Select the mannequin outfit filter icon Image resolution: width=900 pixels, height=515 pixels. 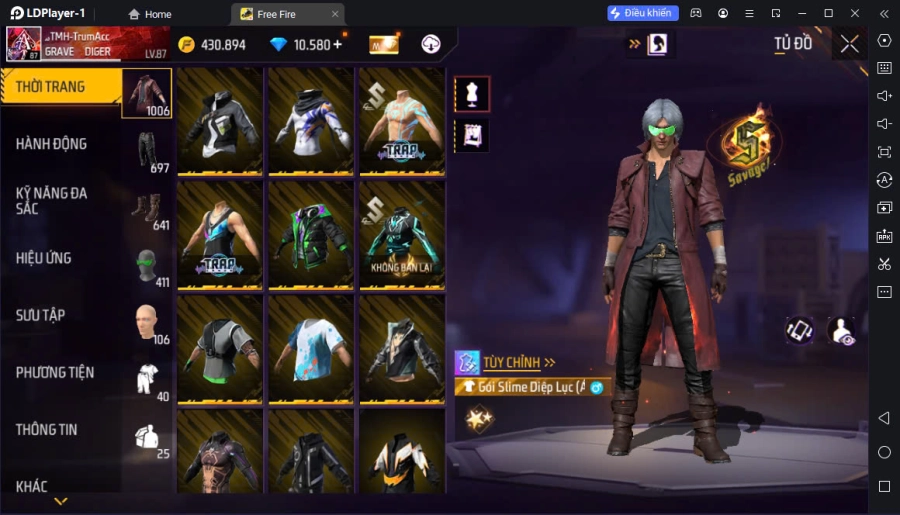(472, 93)
